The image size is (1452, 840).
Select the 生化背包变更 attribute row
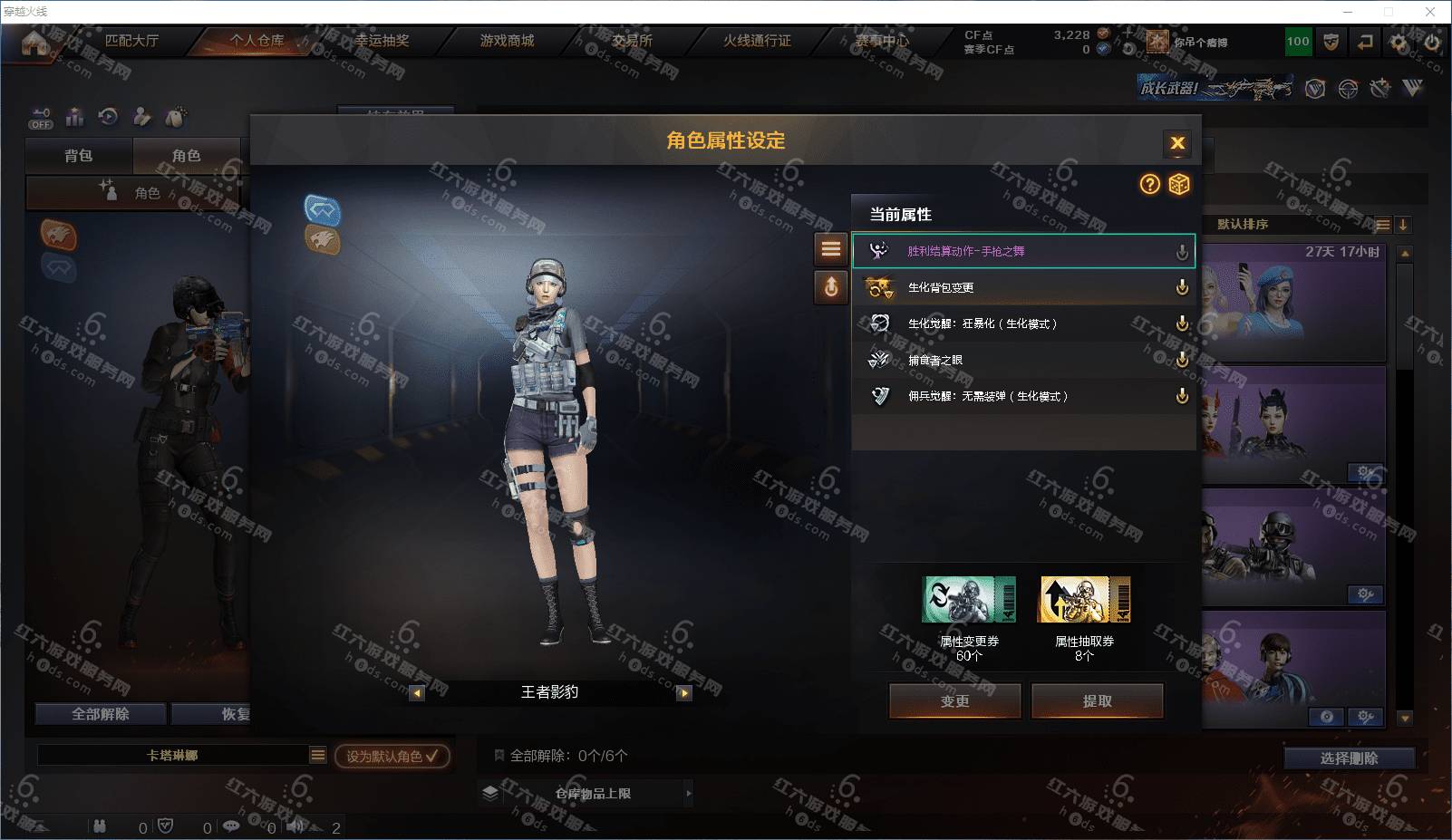(1022, 287)
